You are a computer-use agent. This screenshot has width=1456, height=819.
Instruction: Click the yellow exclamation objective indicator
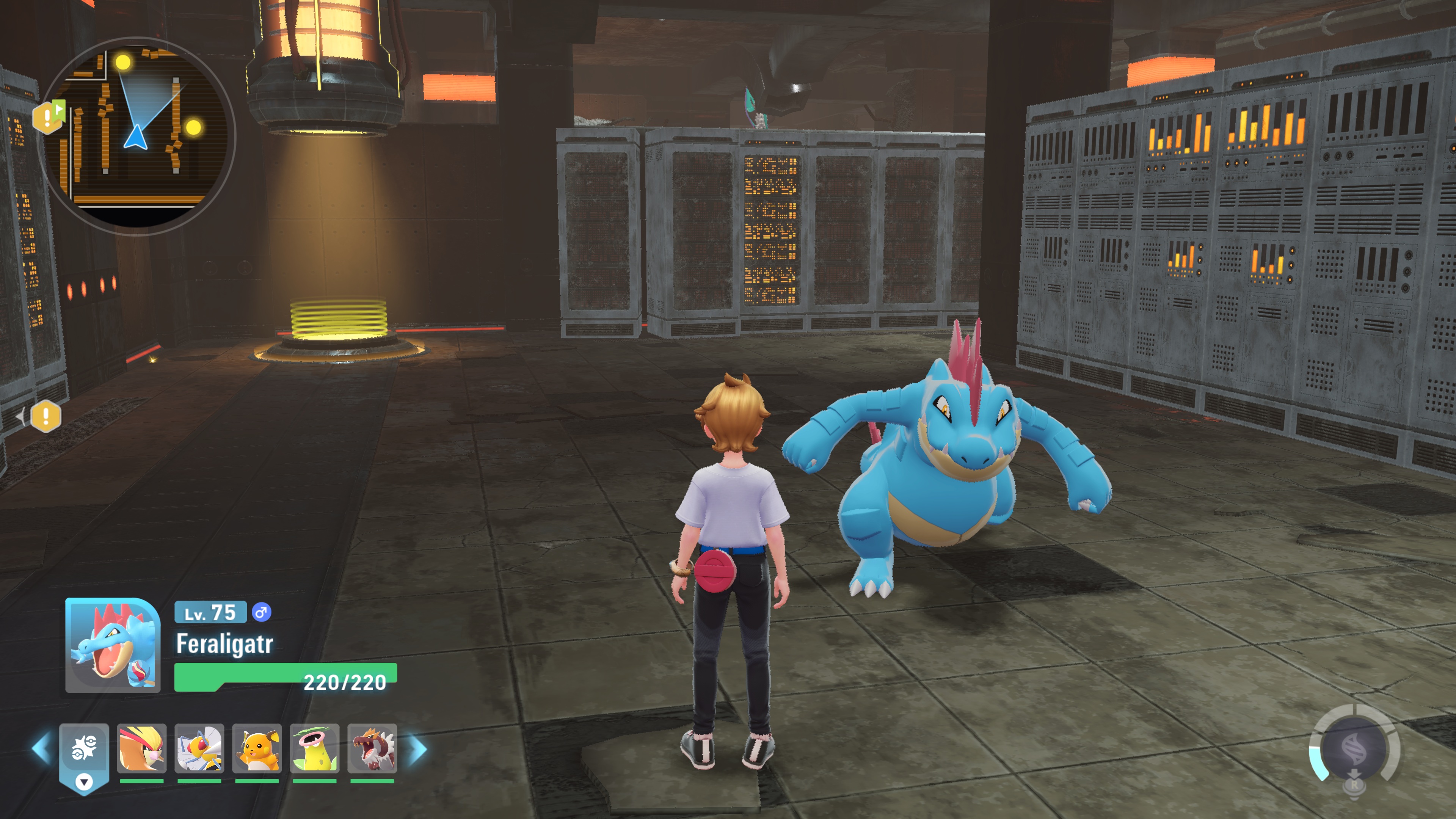[x=46, y=417]
